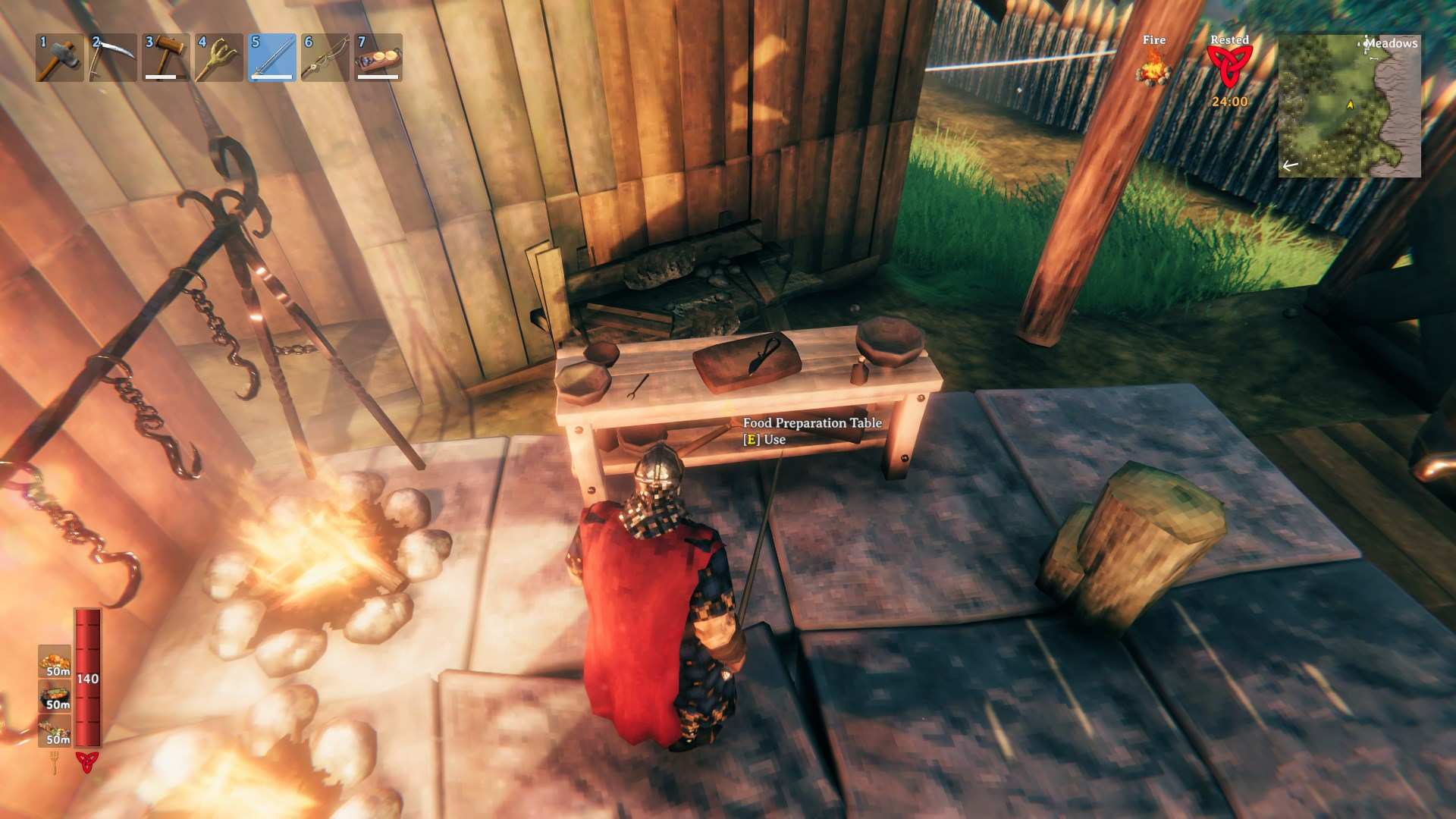Equip the cultivator in slot 4
1456x819 pixels.
pos(218,58)
